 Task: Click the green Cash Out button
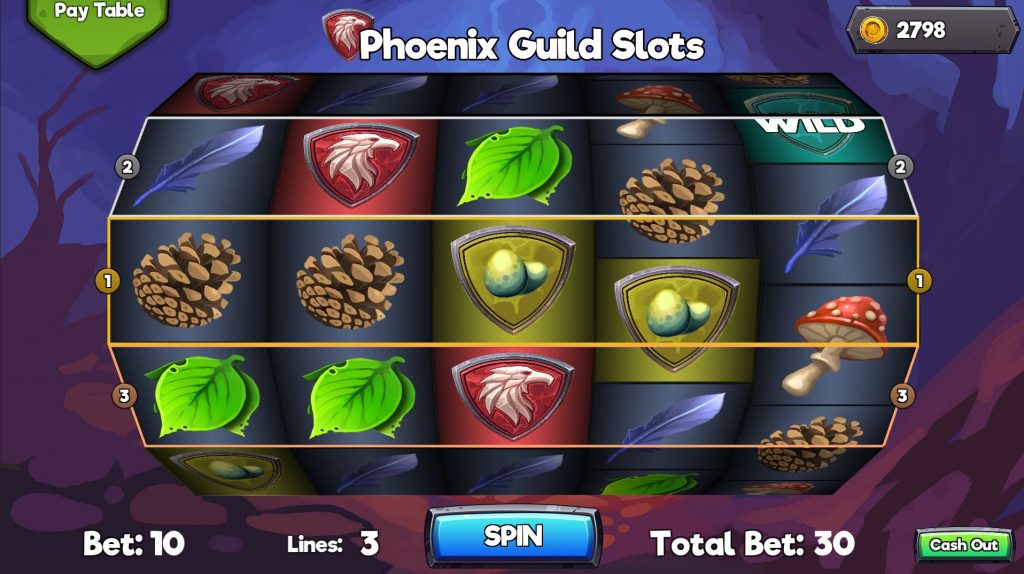coord(963,545)
